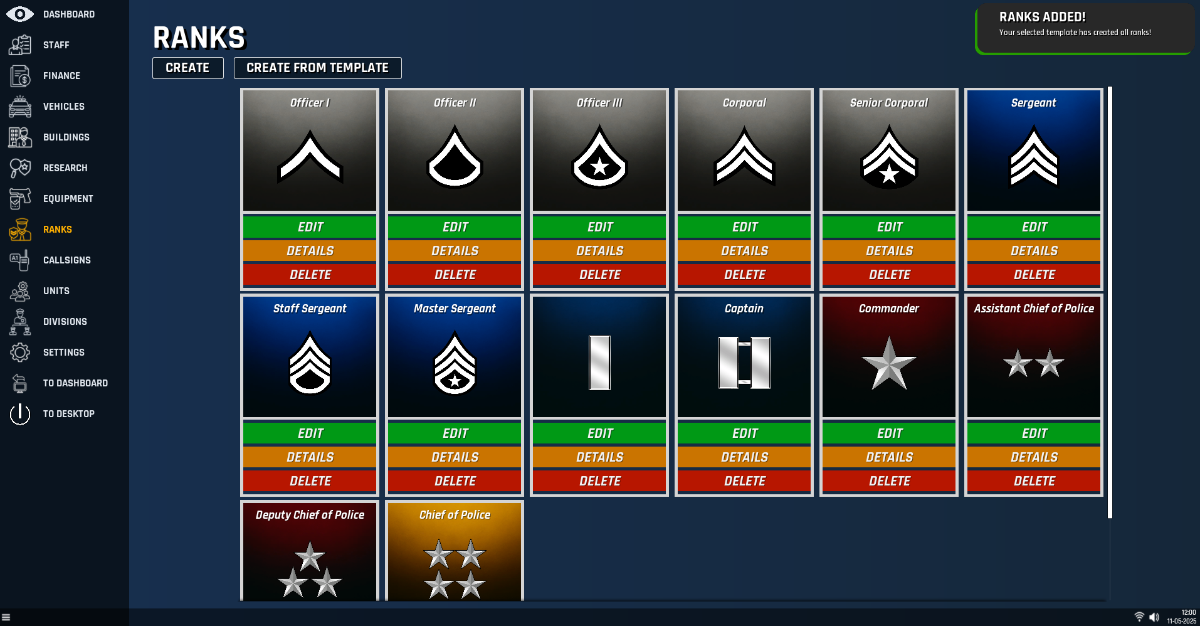This screenshot has height=626, width=1200.
Task: Show the Research page
Action: click(x=65, y=168)
